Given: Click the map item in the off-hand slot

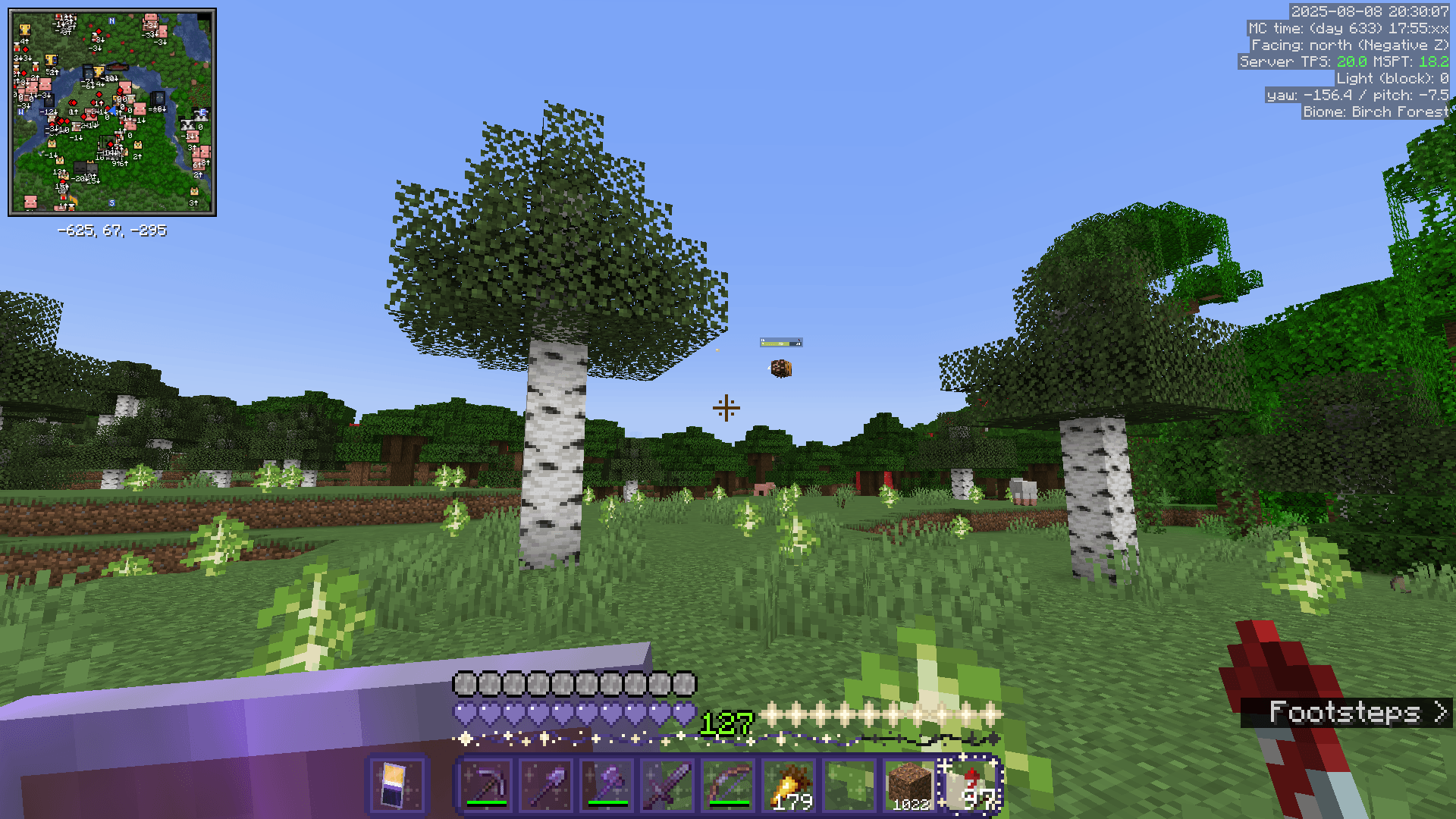Looking at the screenshot, I should [x=396, y=783].
